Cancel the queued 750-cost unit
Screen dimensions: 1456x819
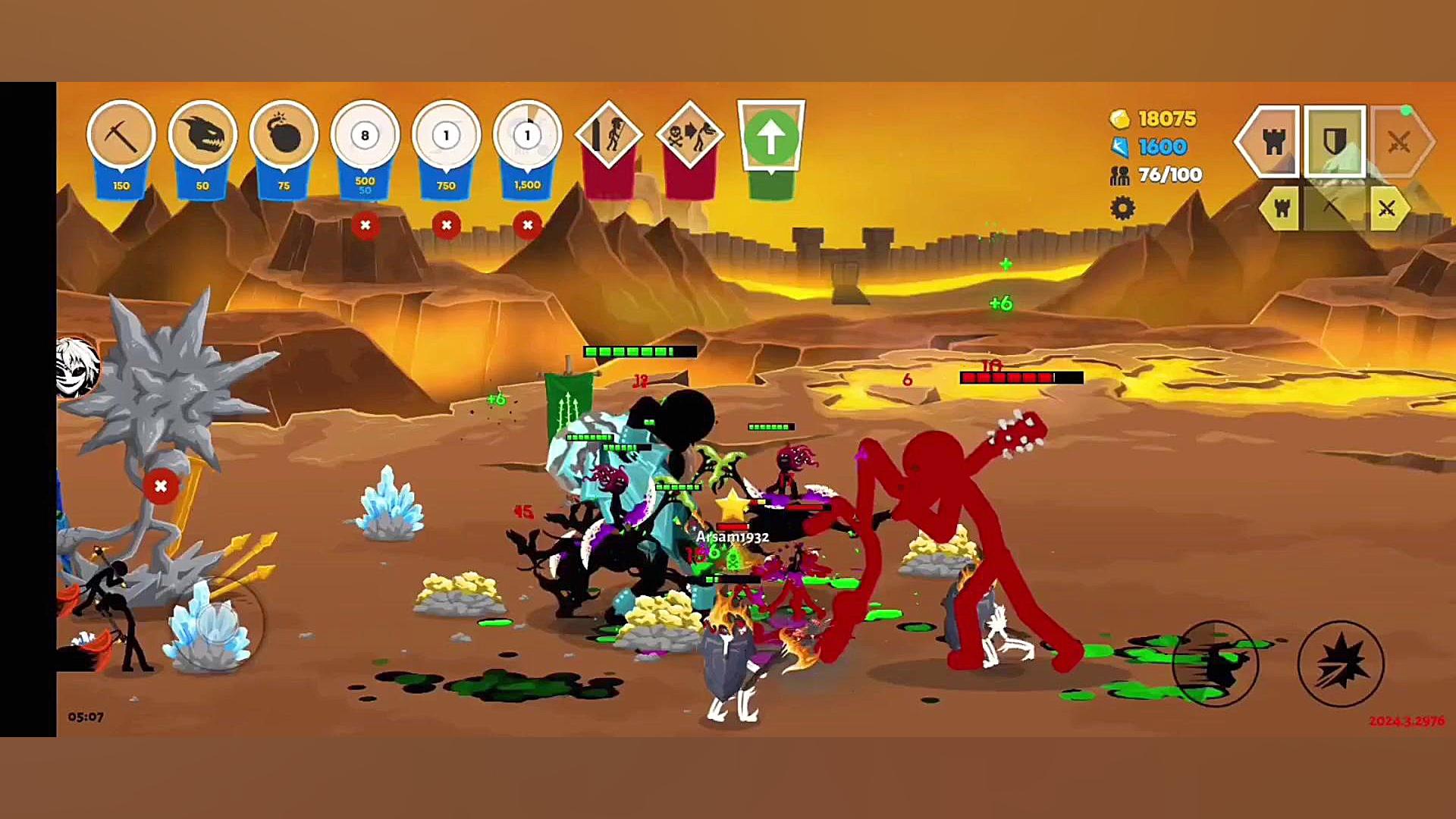click(x=446, y=225)
